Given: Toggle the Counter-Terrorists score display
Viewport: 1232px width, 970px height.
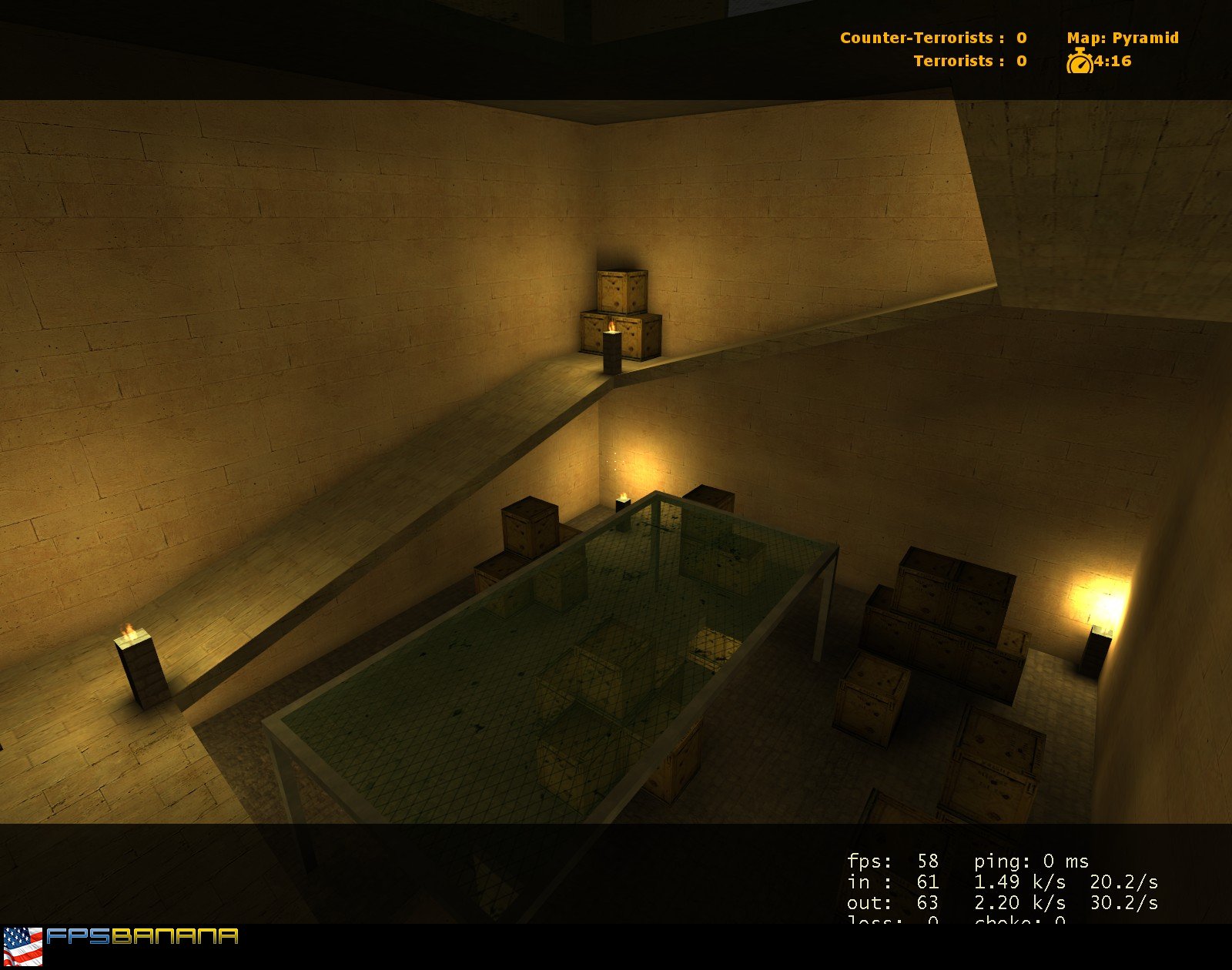Looking at the screenshot, I should coord(932,38).
